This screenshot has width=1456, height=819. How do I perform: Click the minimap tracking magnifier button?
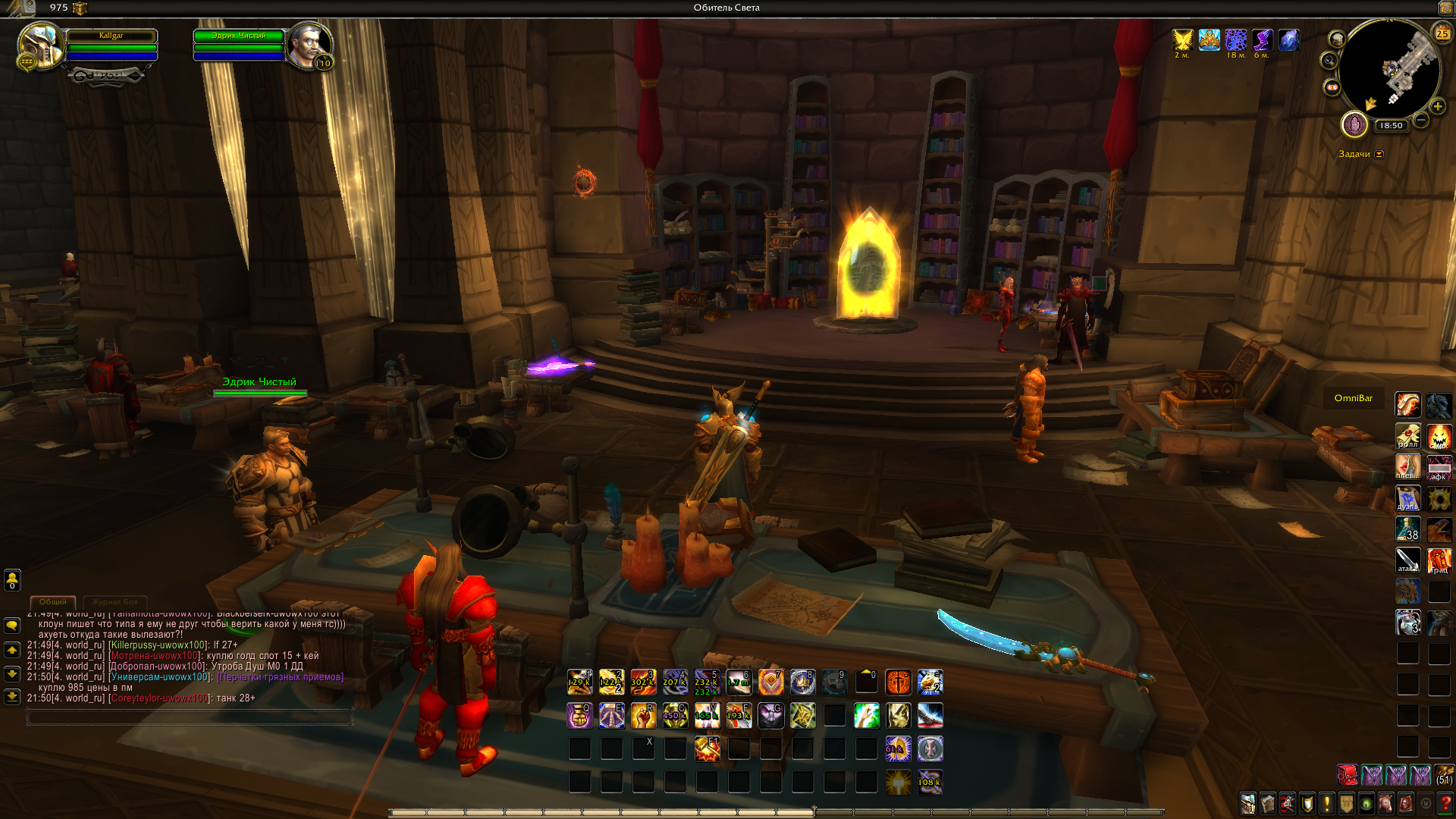tap(1329, 61)
